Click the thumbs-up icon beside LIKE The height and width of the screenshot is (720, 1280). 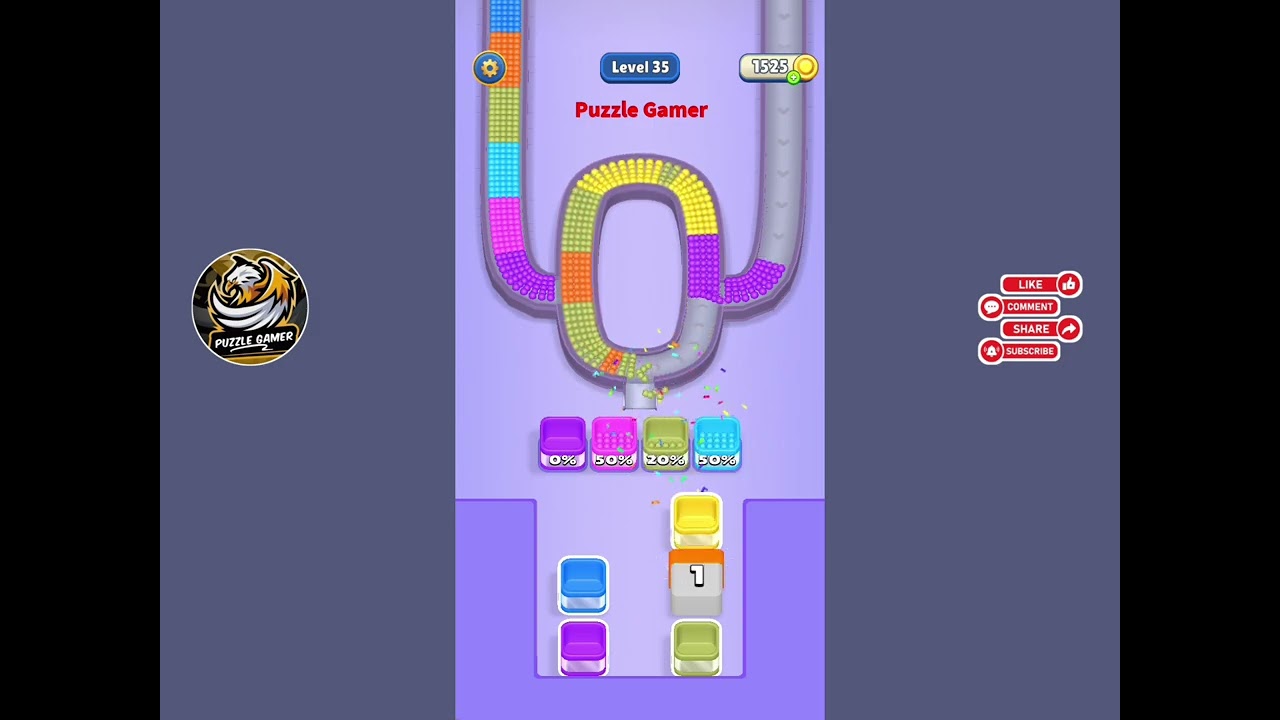[1068, 284]
